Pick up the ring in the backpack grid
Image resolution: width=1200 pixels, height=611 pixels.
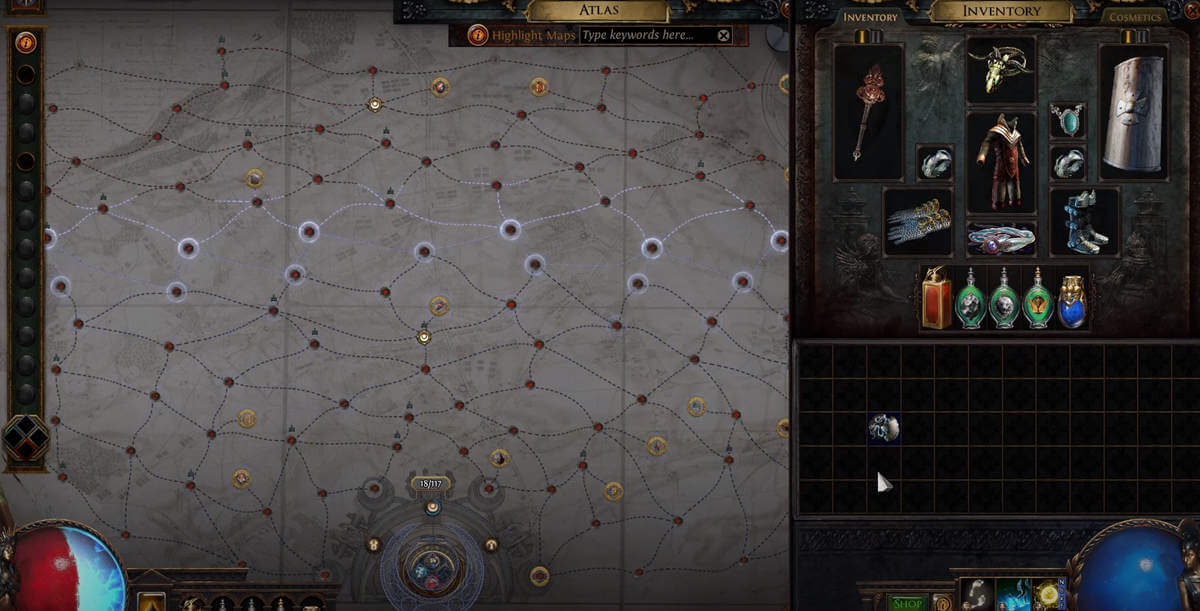coord(884,428)
